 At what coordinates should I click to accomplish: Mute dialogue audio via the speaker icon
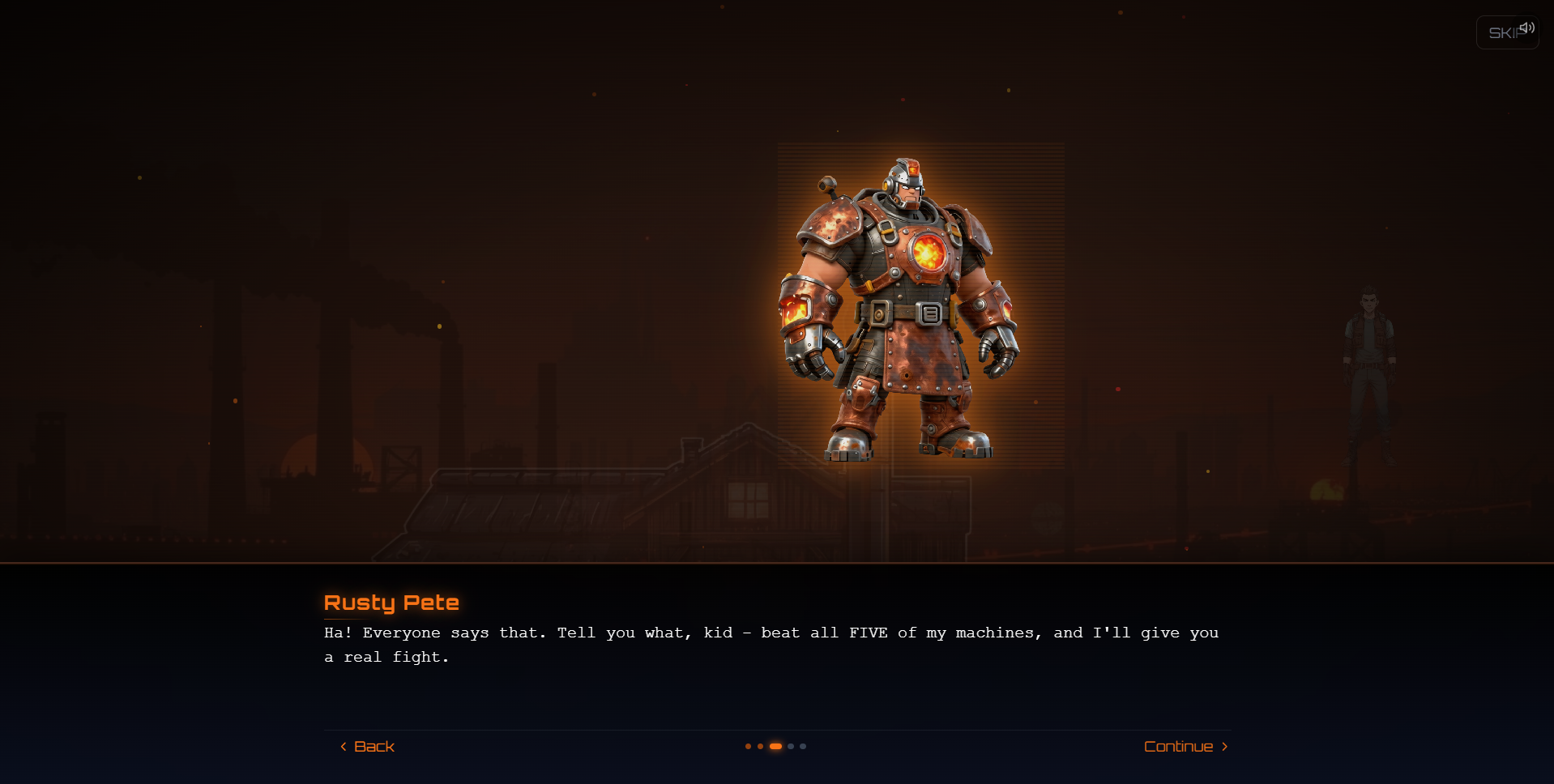click(x=1528, y=27)
